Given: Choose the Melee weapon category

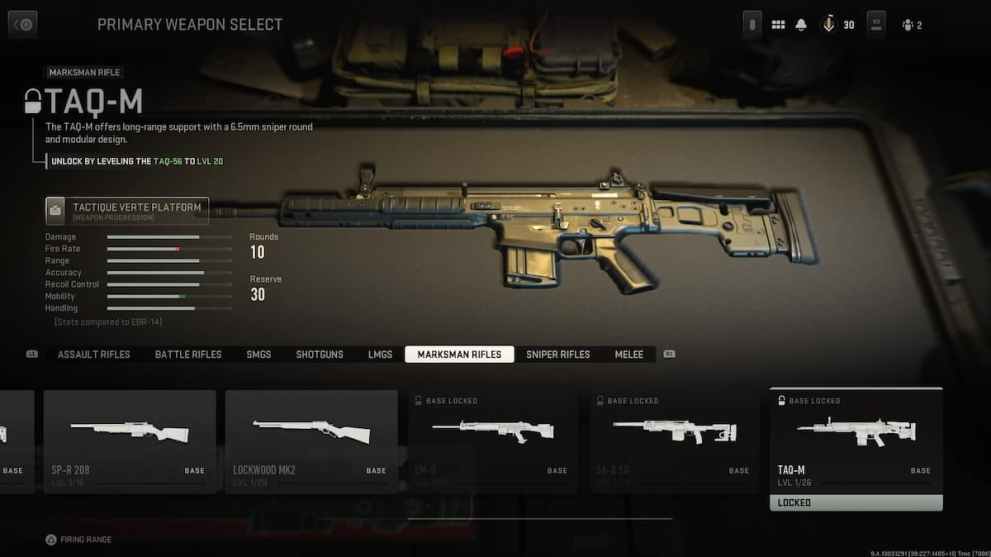Looking at the screenshot, I should coord(629,355).
